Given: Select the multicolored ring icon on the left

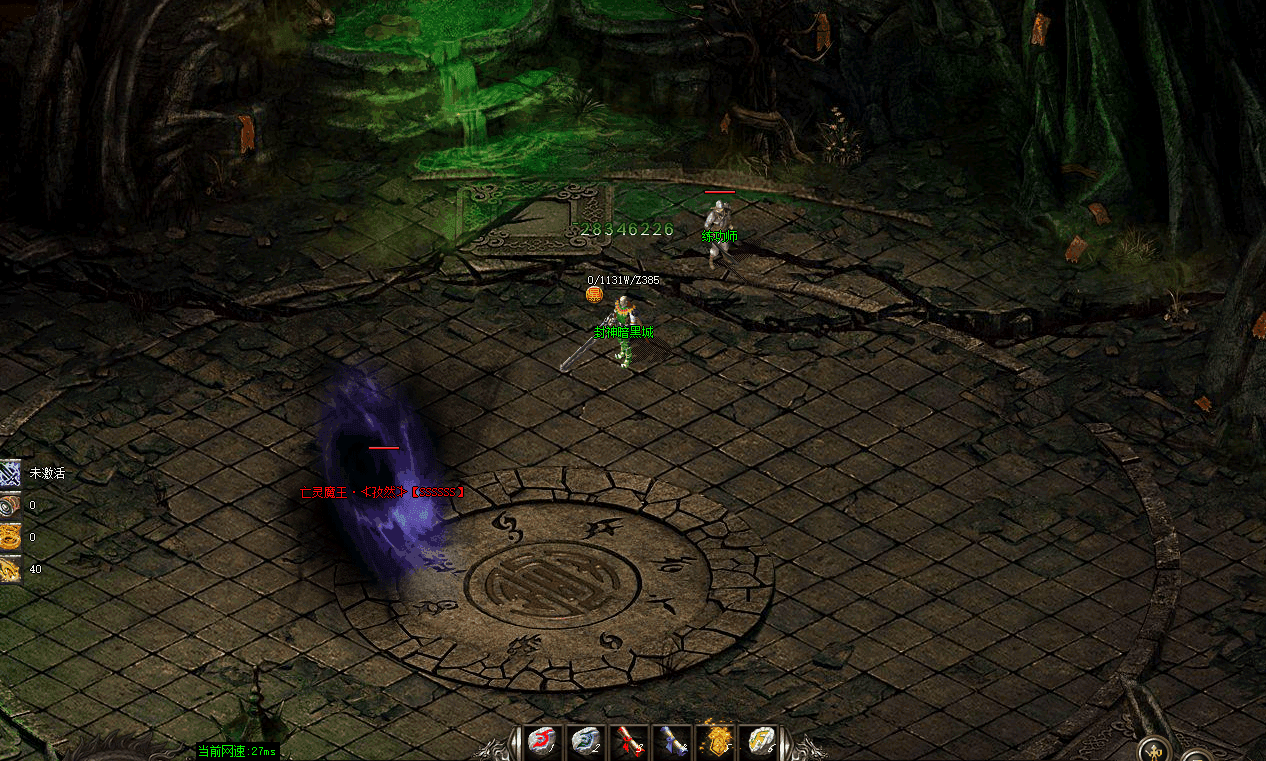Looking at the screenshot, I should tap(10, 505).
